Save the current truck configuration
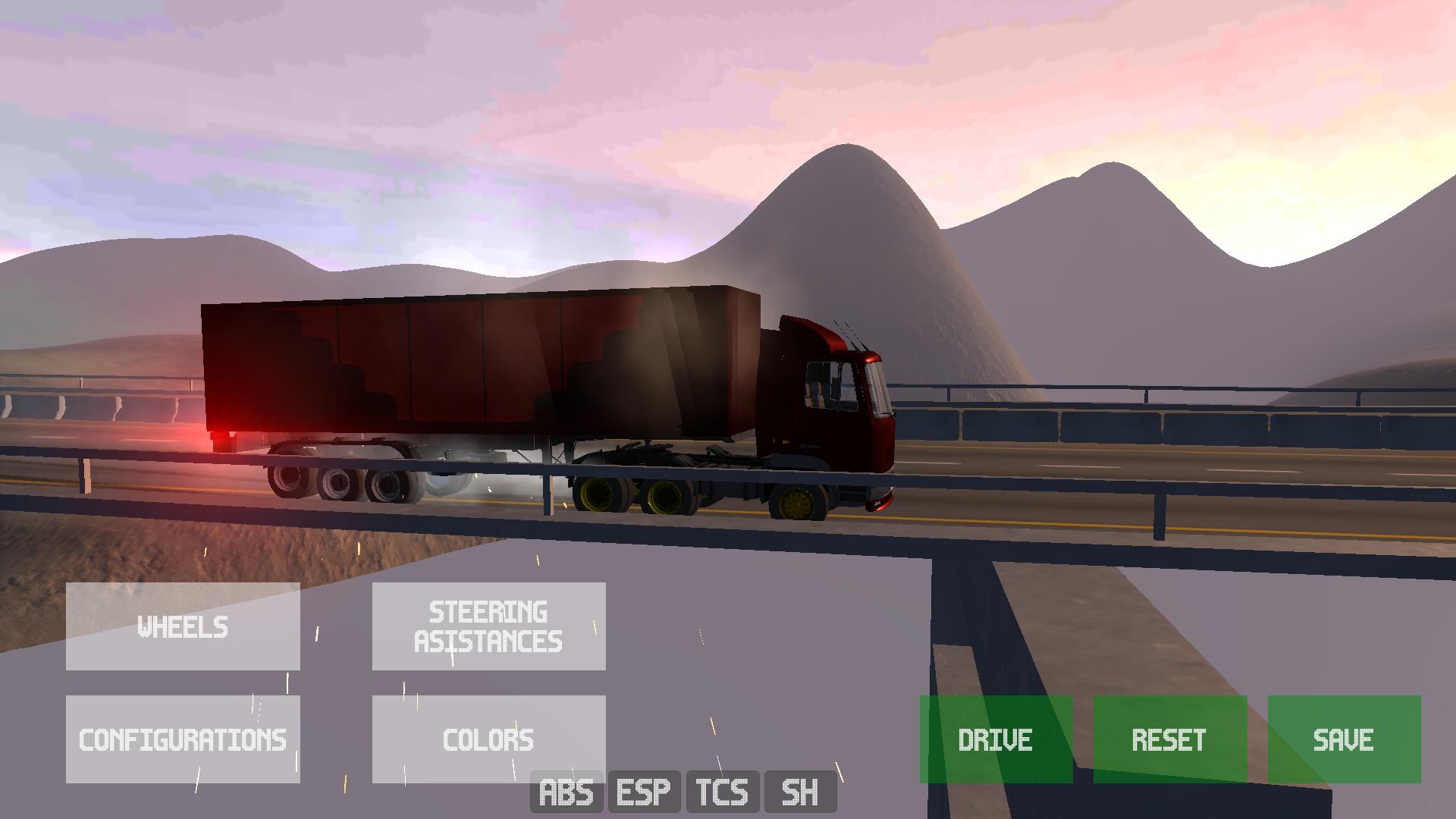Image resolution: width=1456 pixels, height=819 pixels. point(1344,739)
